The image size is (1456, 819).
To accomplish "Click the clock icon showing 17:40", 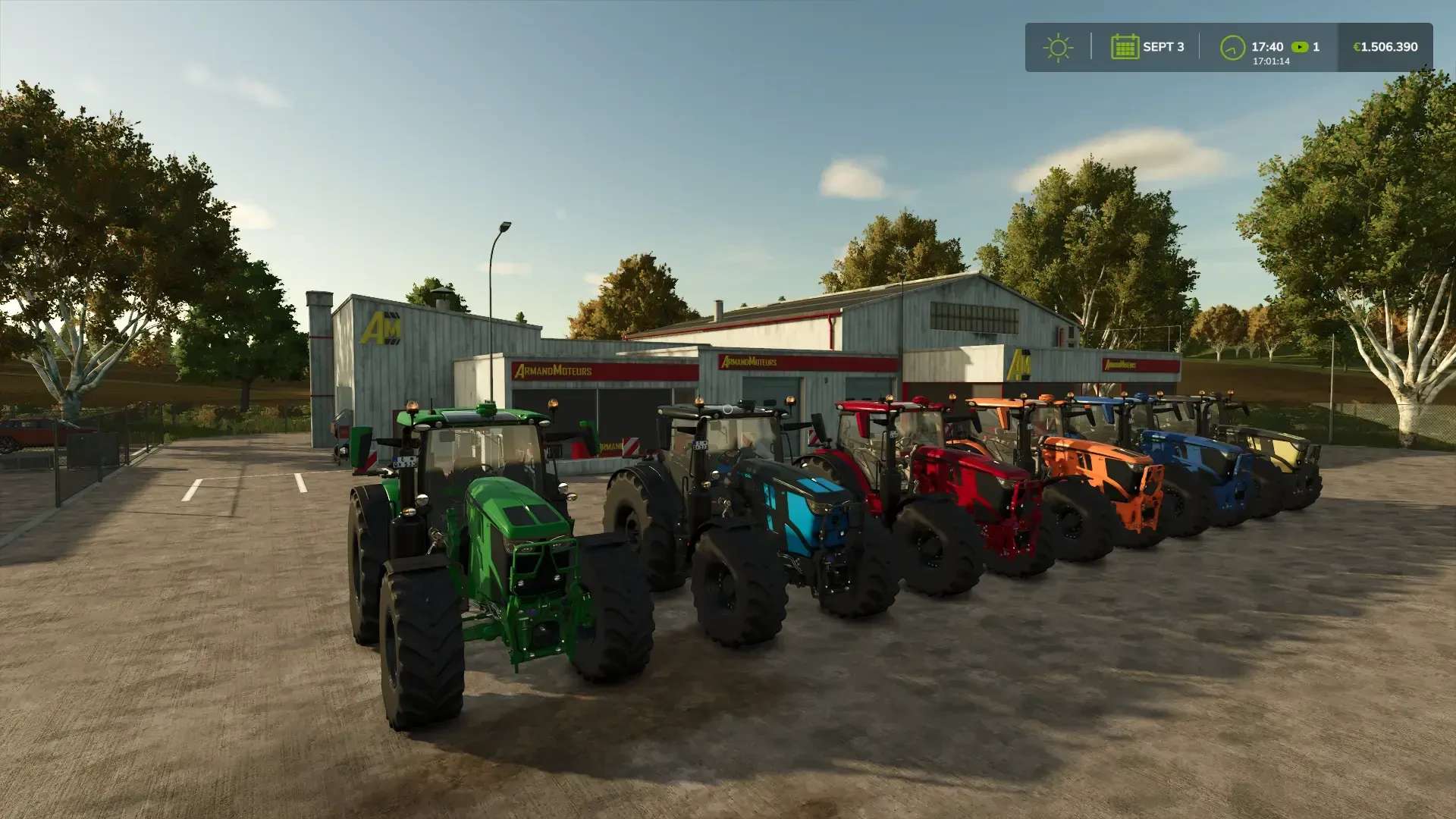I will pos(1232,46).
